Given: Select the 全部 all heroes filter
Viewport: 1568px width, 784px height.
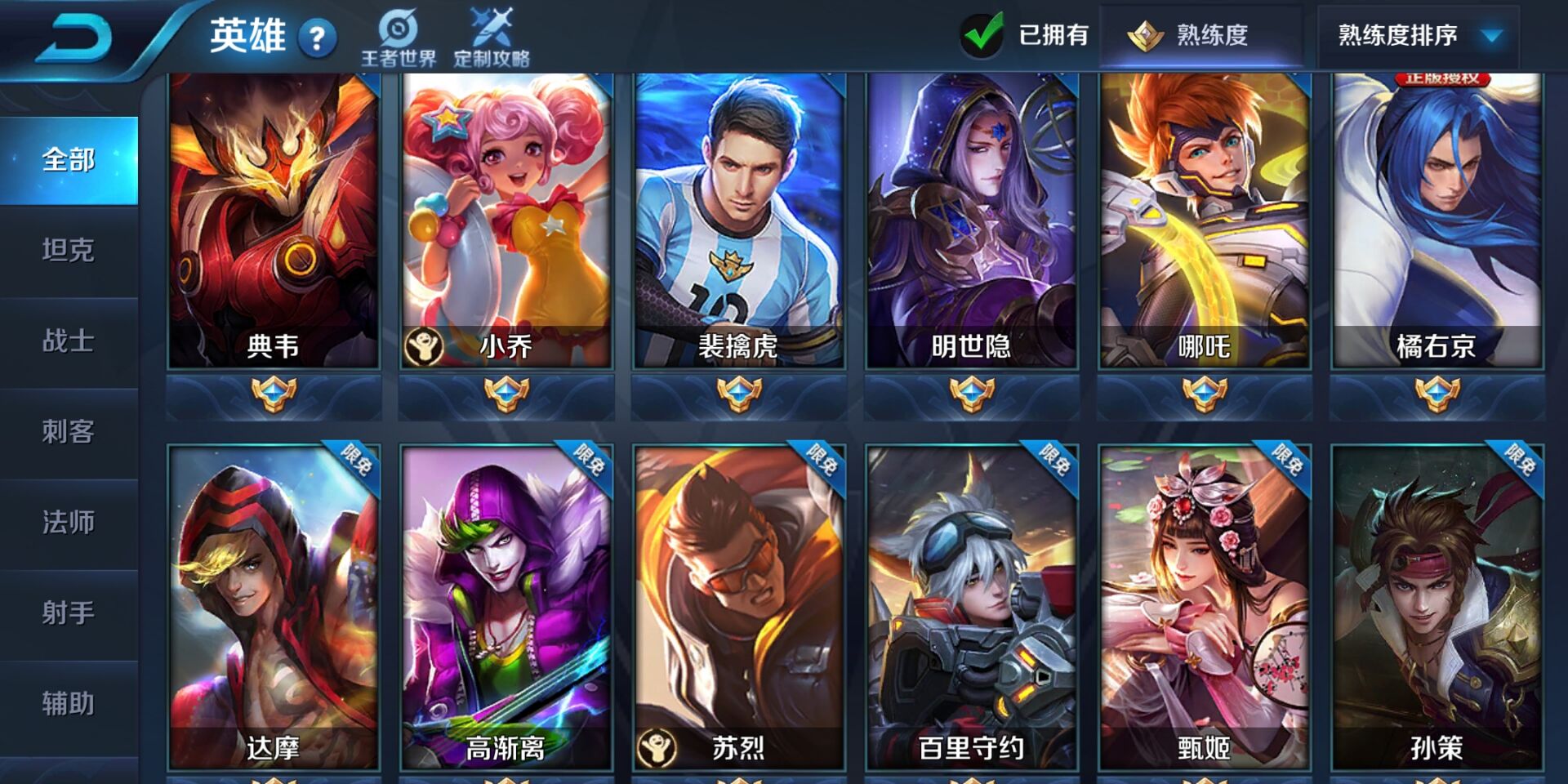Looking at the screenshot, I should click(69, 161).
